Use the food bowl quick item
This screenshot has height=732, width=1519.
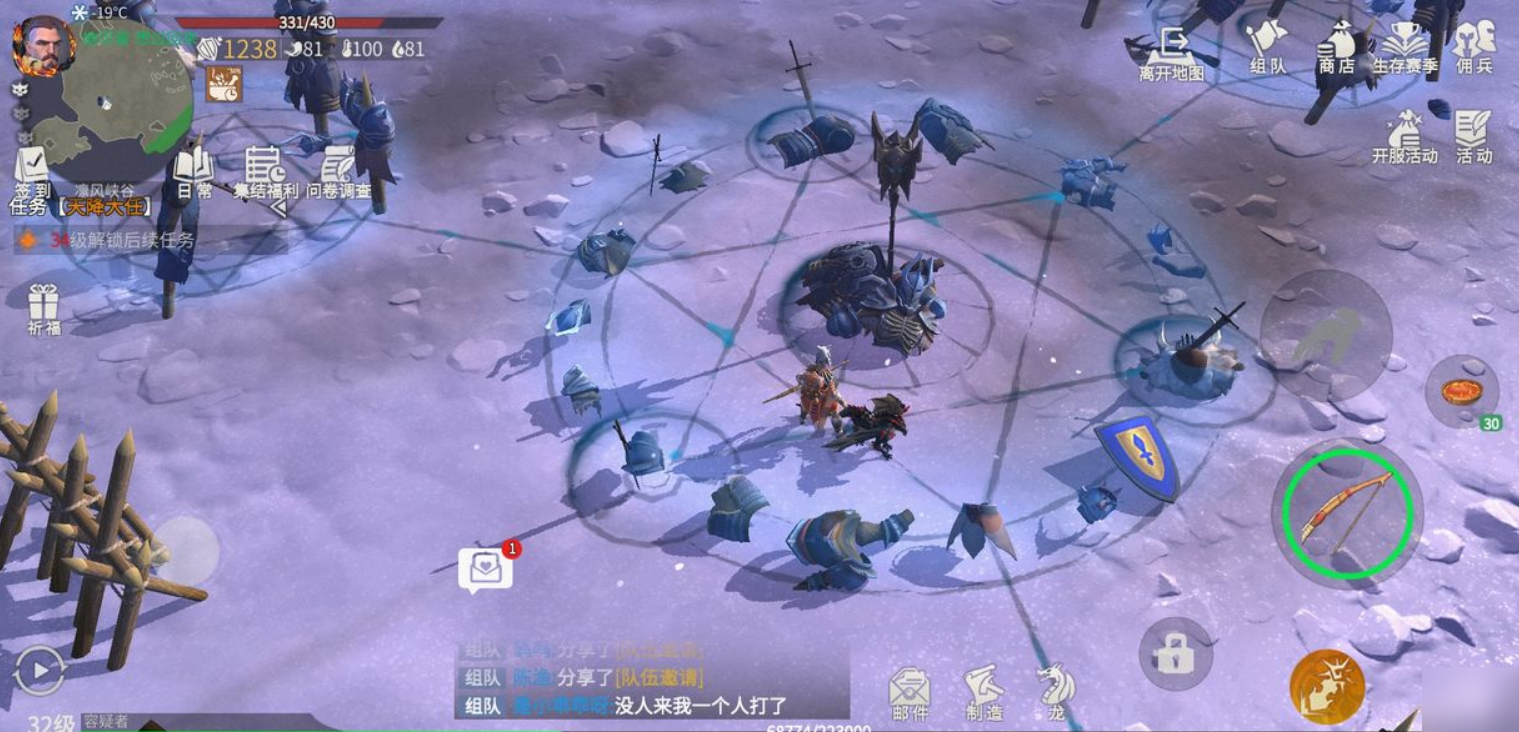(x=1461, y=390)
